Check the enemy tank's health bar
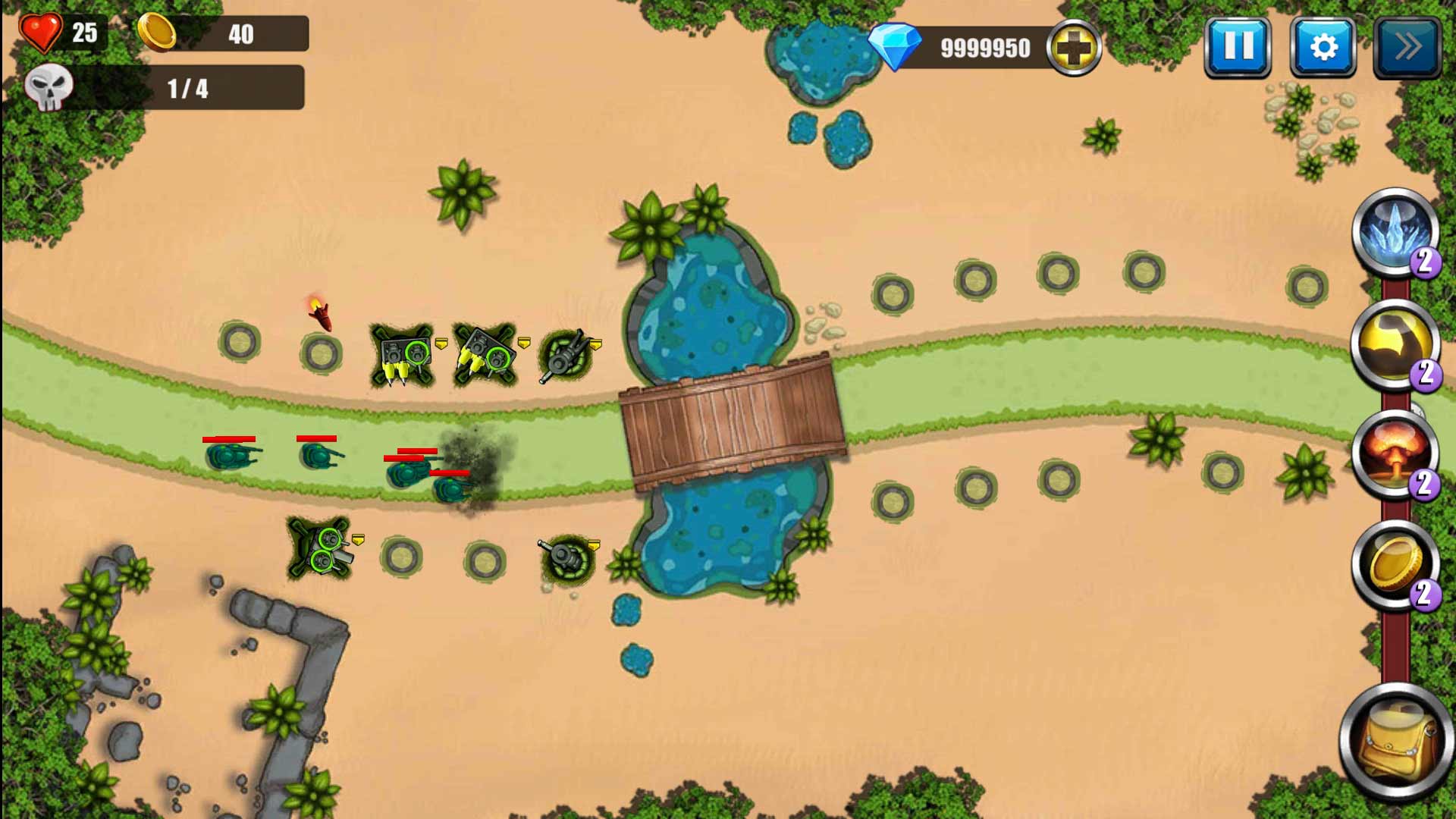1456x819 pixels. pos(230,438)
